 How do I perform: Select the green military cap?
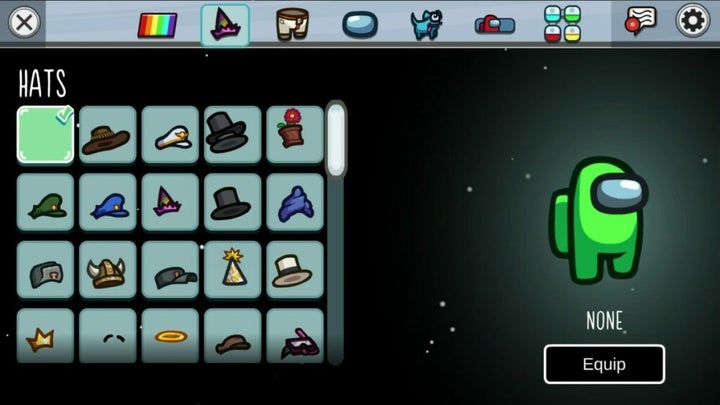tap(45, 203)
